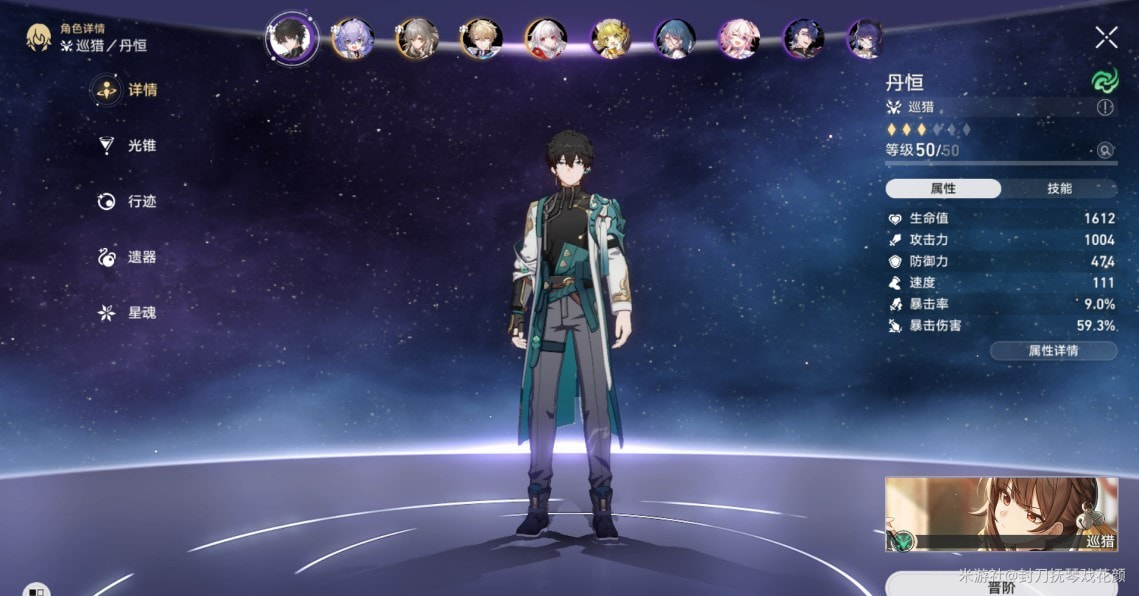The width and height of the screenshot is (1139, 596).
Task: Open the 光锥 (Light Cone) section
Action: [127, 146]
